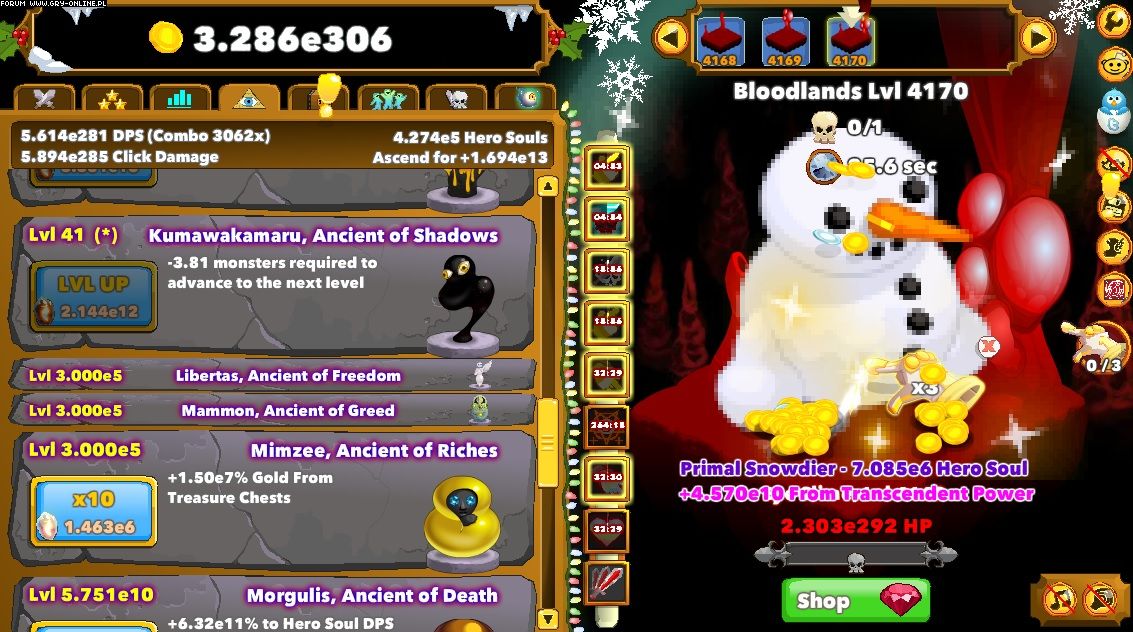Select zone 4169 tile

[785, 41]
